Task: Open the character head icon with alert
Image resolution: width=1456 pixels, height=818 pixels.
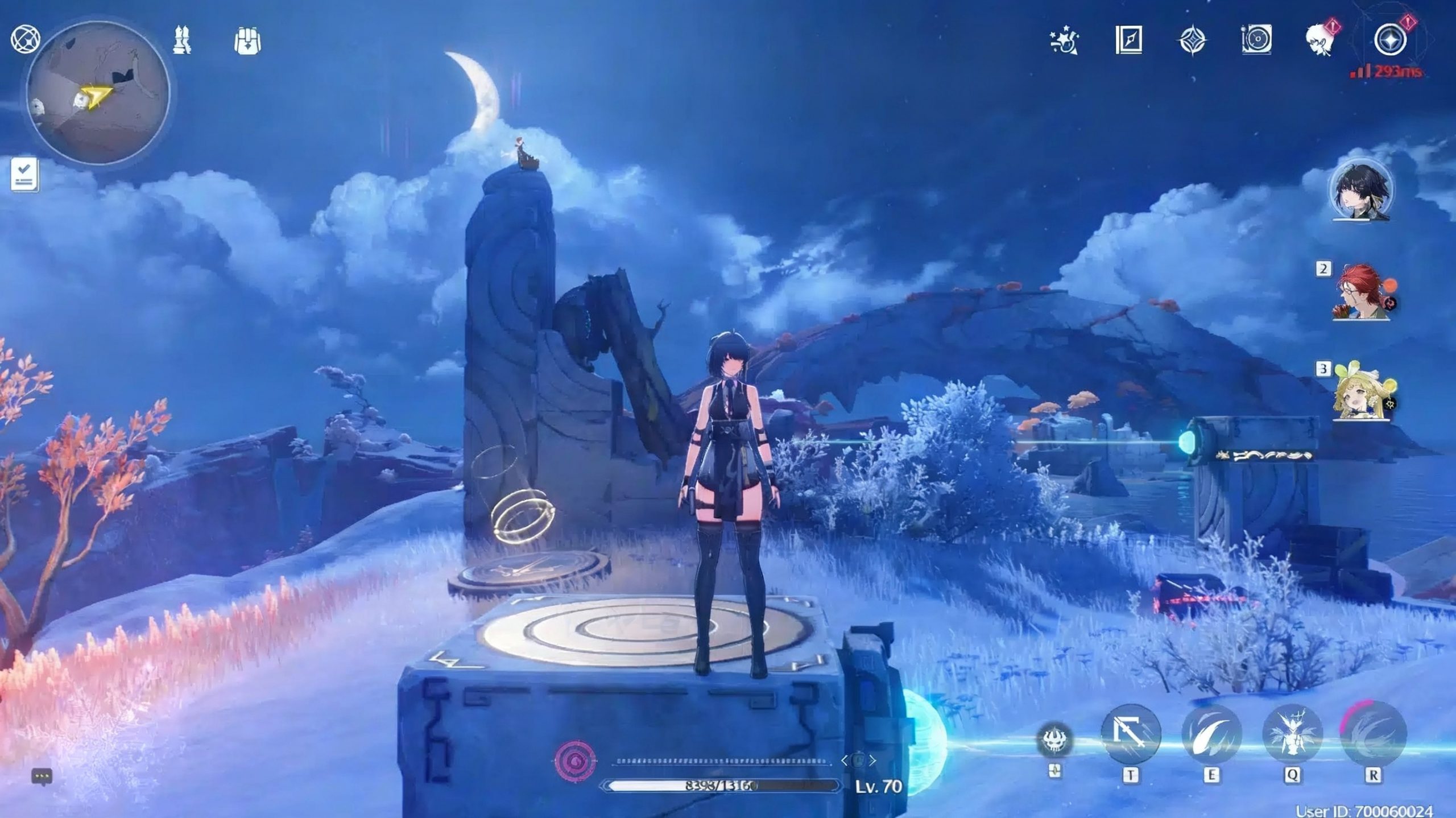Action: pyautogui.click(x=1321, y=40)
